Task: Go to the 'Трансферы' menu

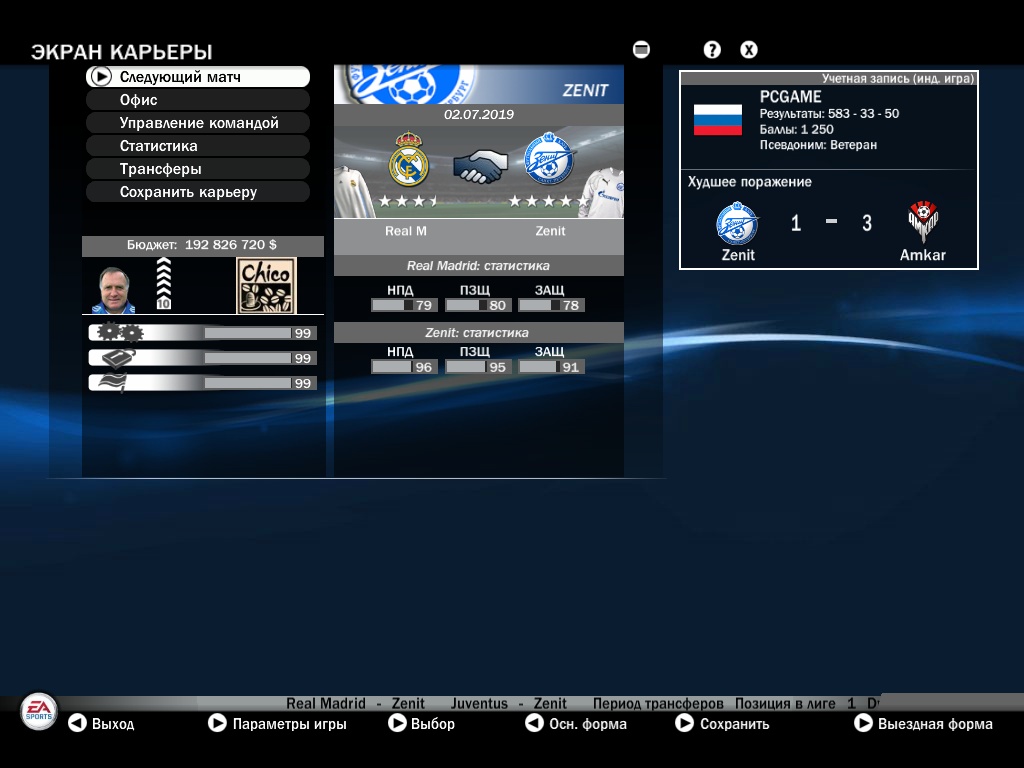Action: 197,169
